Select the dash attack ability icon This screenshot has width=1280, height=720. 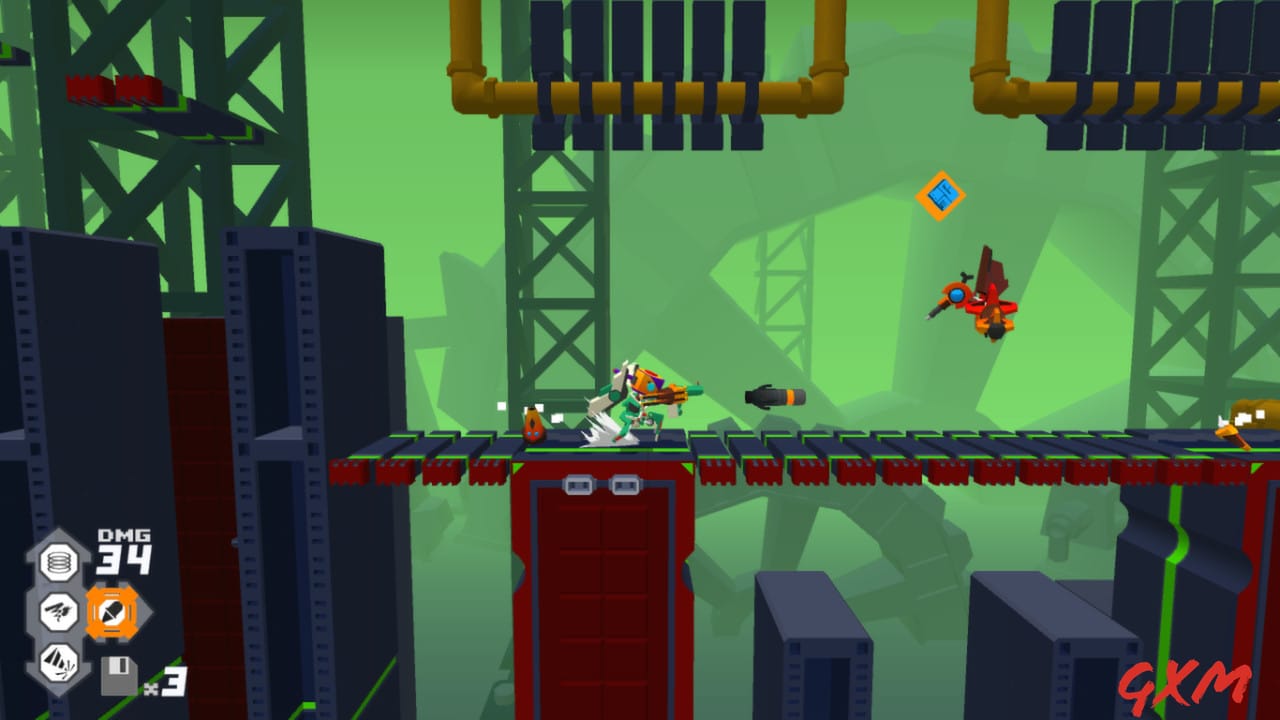tap(57, 612)
